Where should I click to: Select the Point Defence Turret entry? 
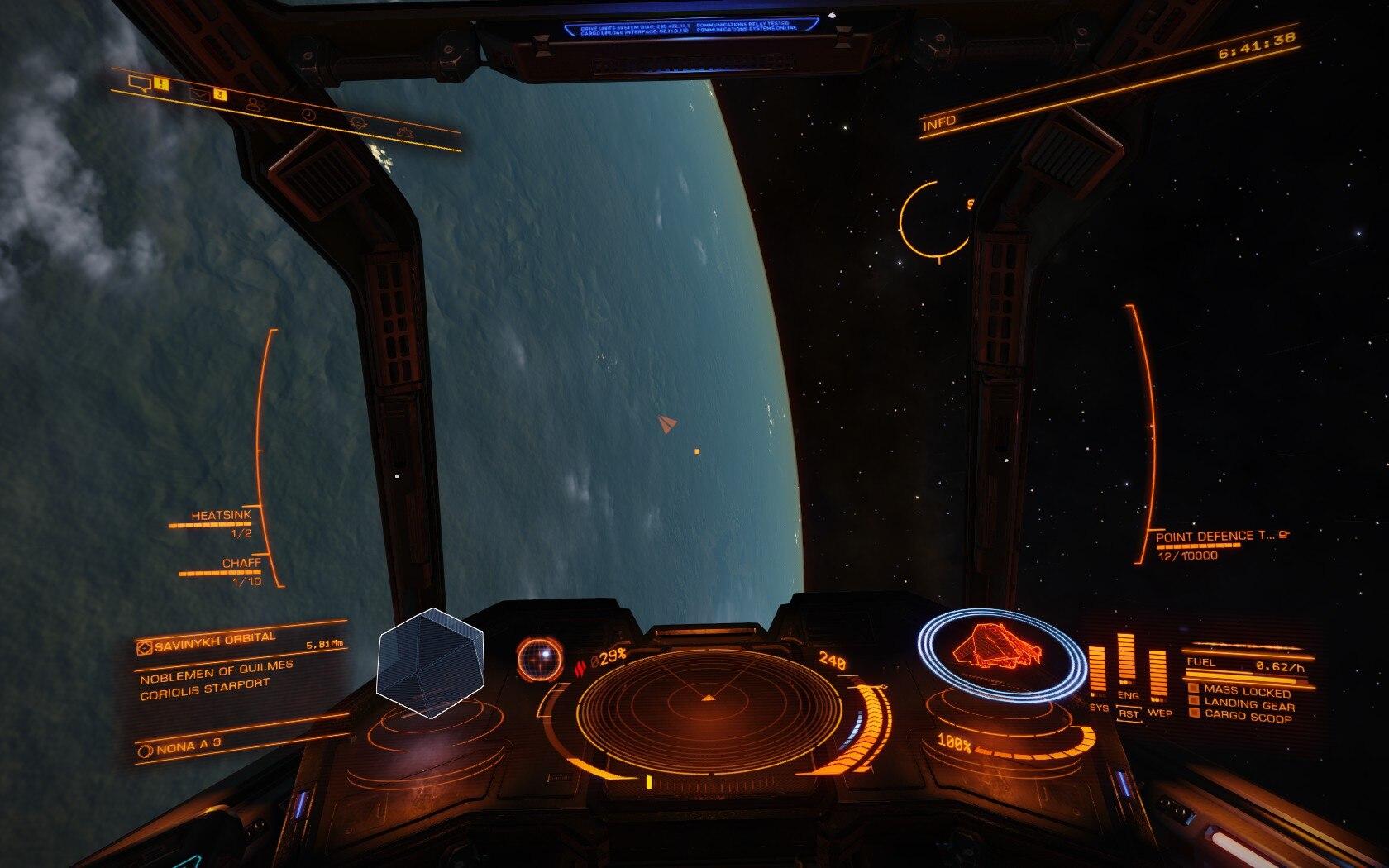coord(1215,537)
